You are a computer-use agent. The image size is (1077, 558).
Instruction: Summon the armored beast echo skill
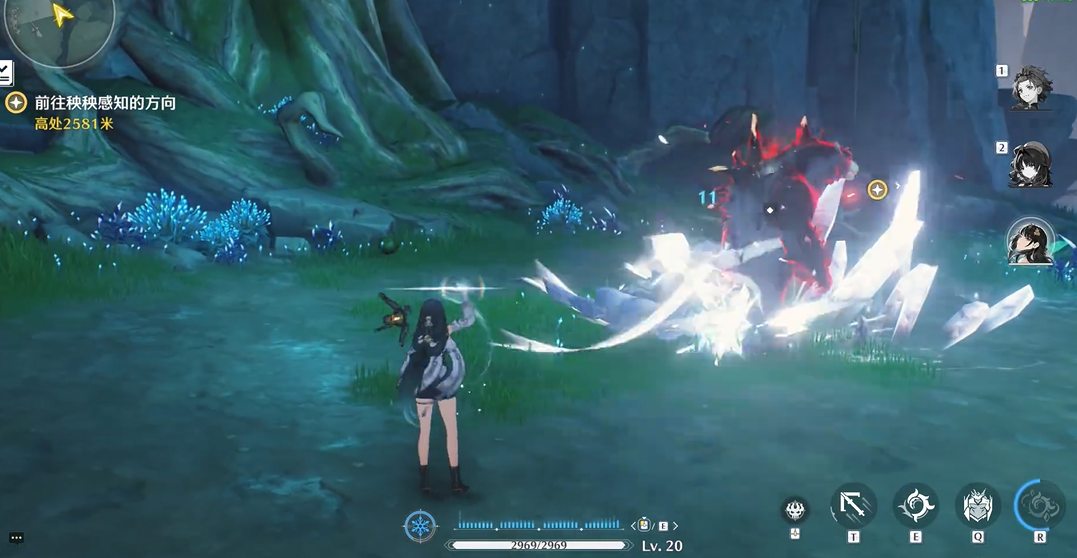click(x=976, y=506)
